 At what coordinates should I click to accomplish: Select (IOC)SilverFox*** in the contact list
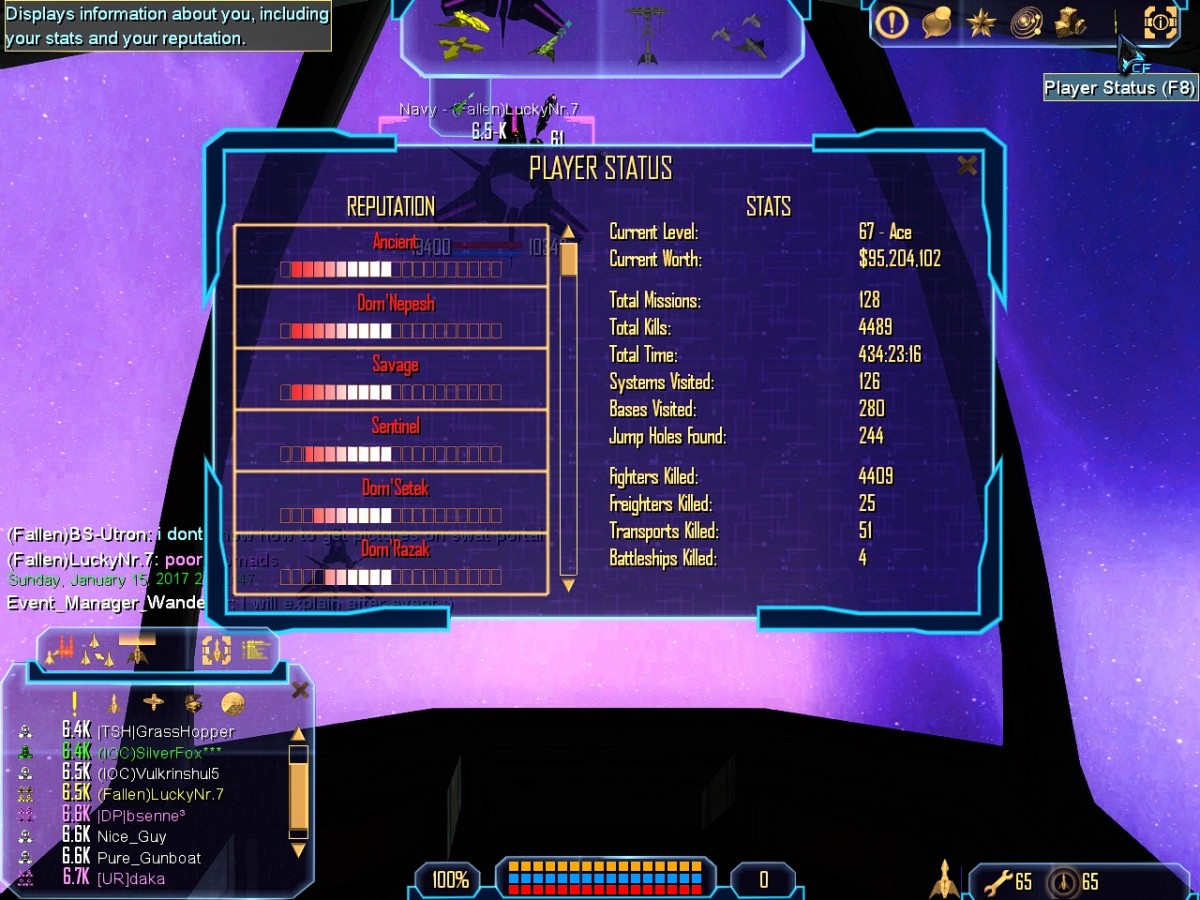click(159, 753)
